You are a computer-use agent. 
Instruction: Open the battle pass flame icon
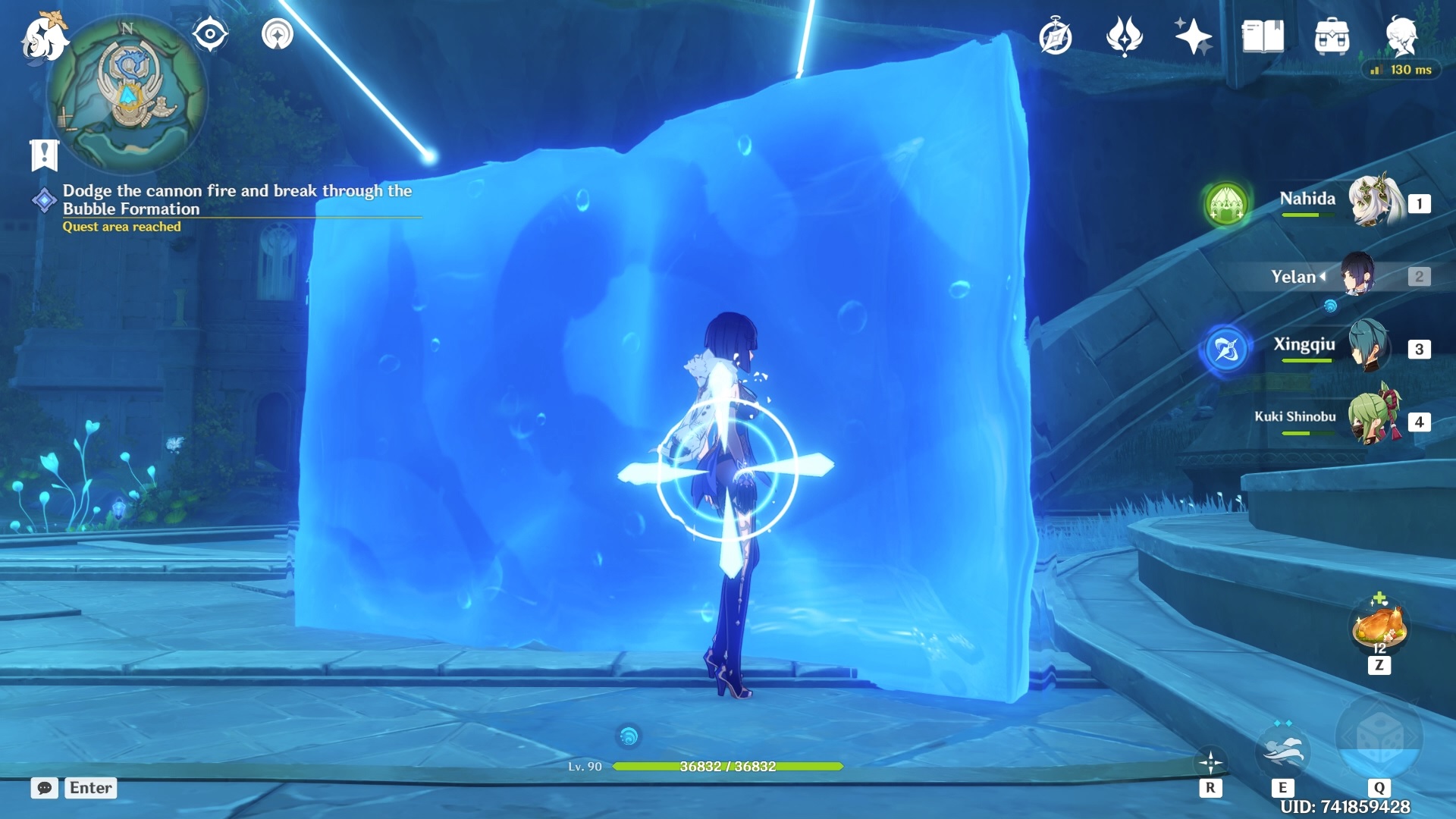1124,37
